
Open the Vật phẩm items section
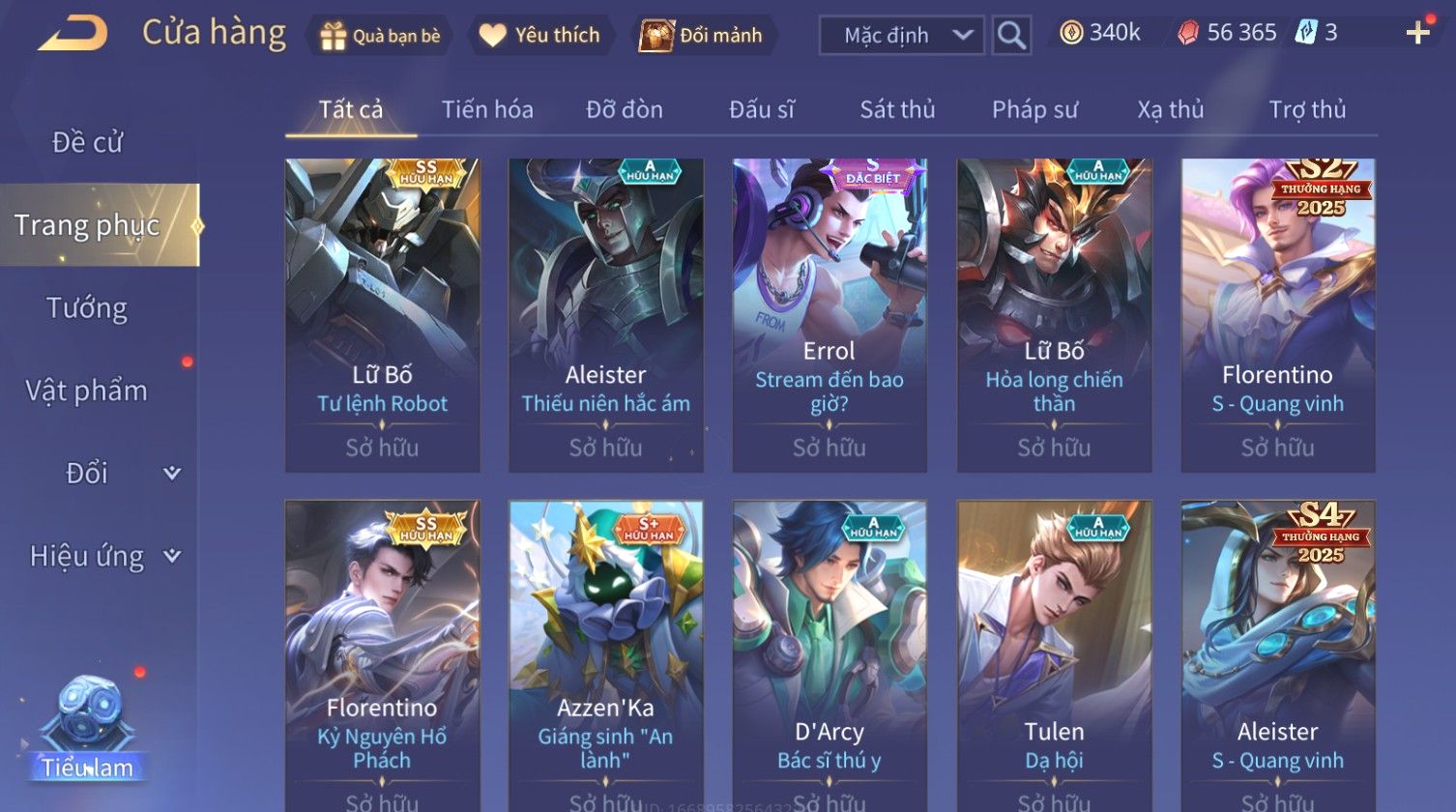pyautogui.click(x=87, y=391)
